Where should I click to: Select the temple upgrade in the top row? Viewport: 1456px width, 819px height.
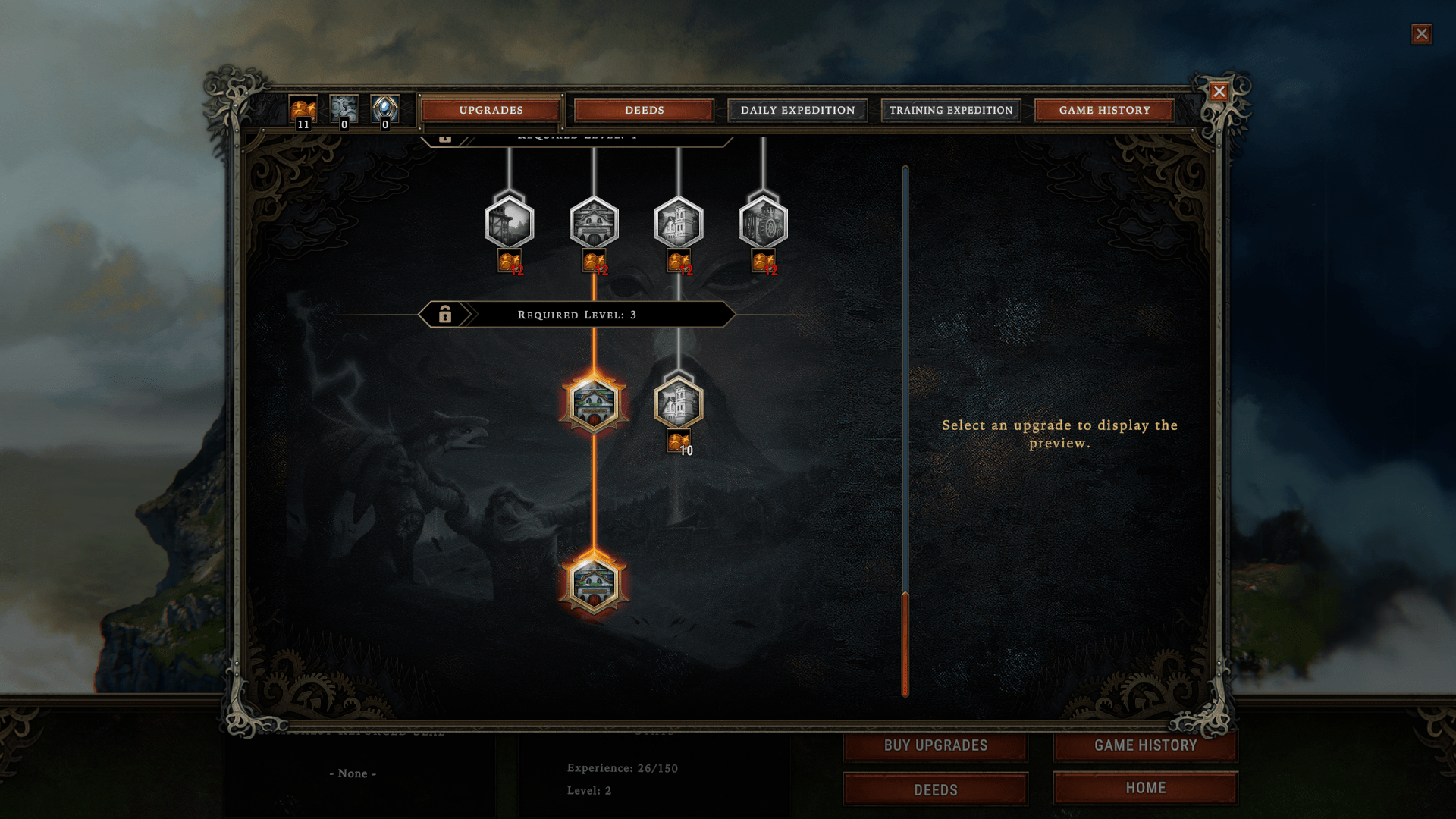pos(595,224)
